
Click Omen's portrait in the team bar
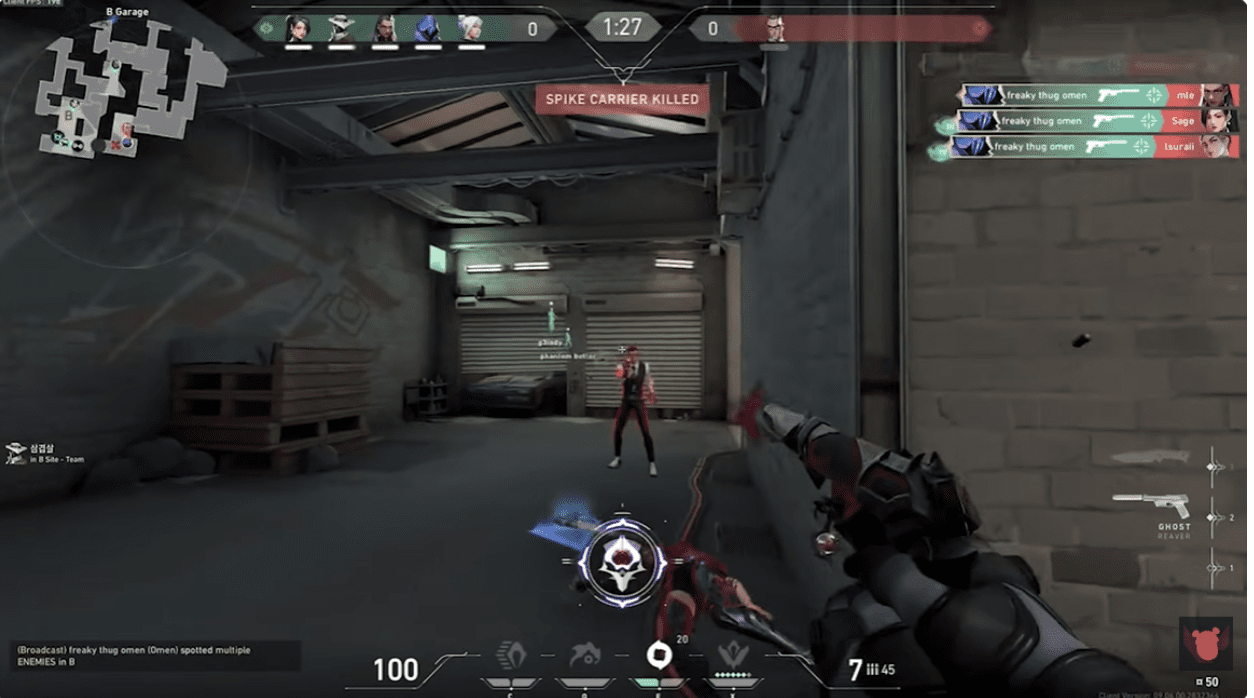coord(428,29)
